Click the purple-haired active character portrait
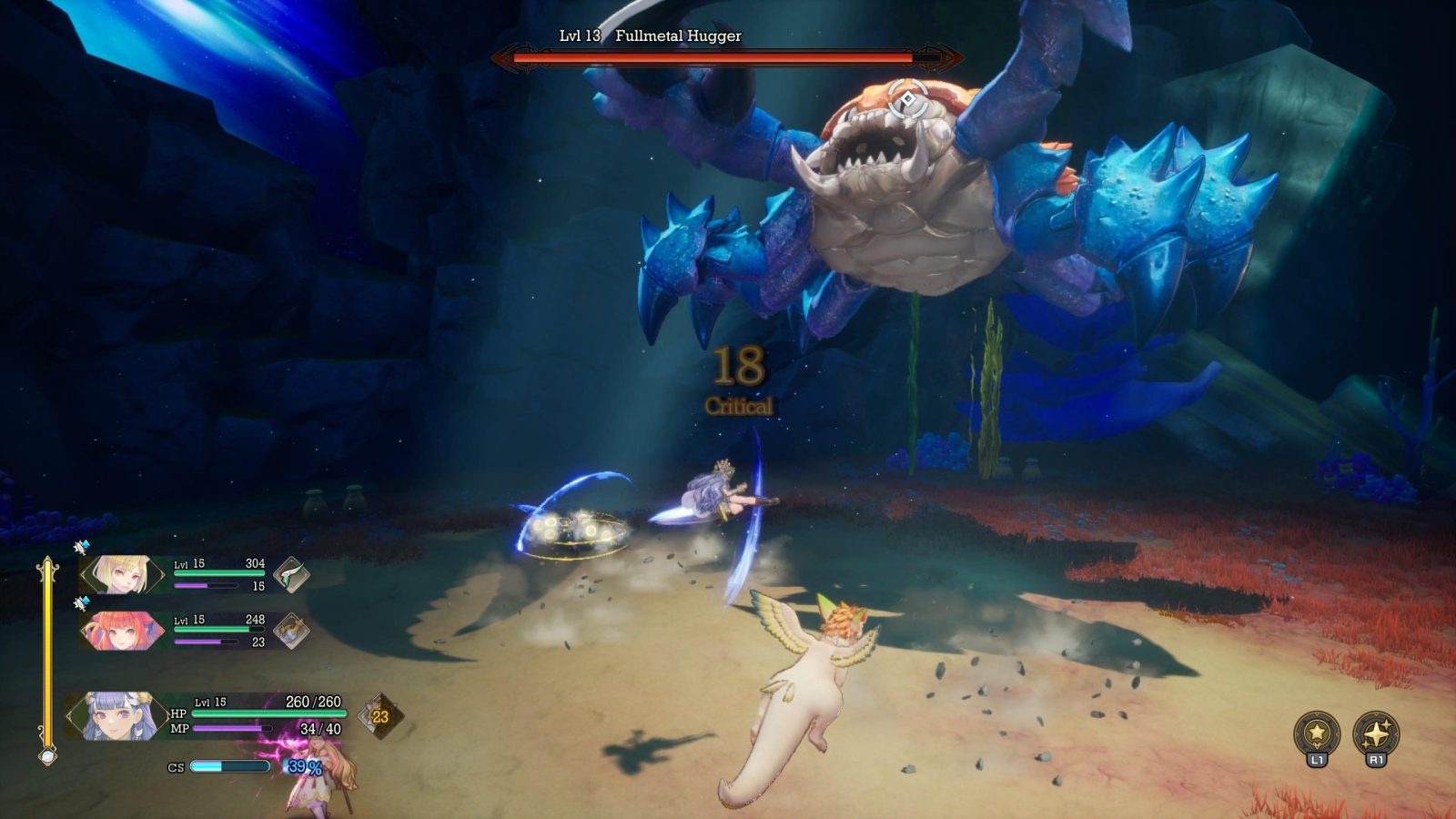Image resolution: width=1456 pixels, height=819 pixels. 117,715
